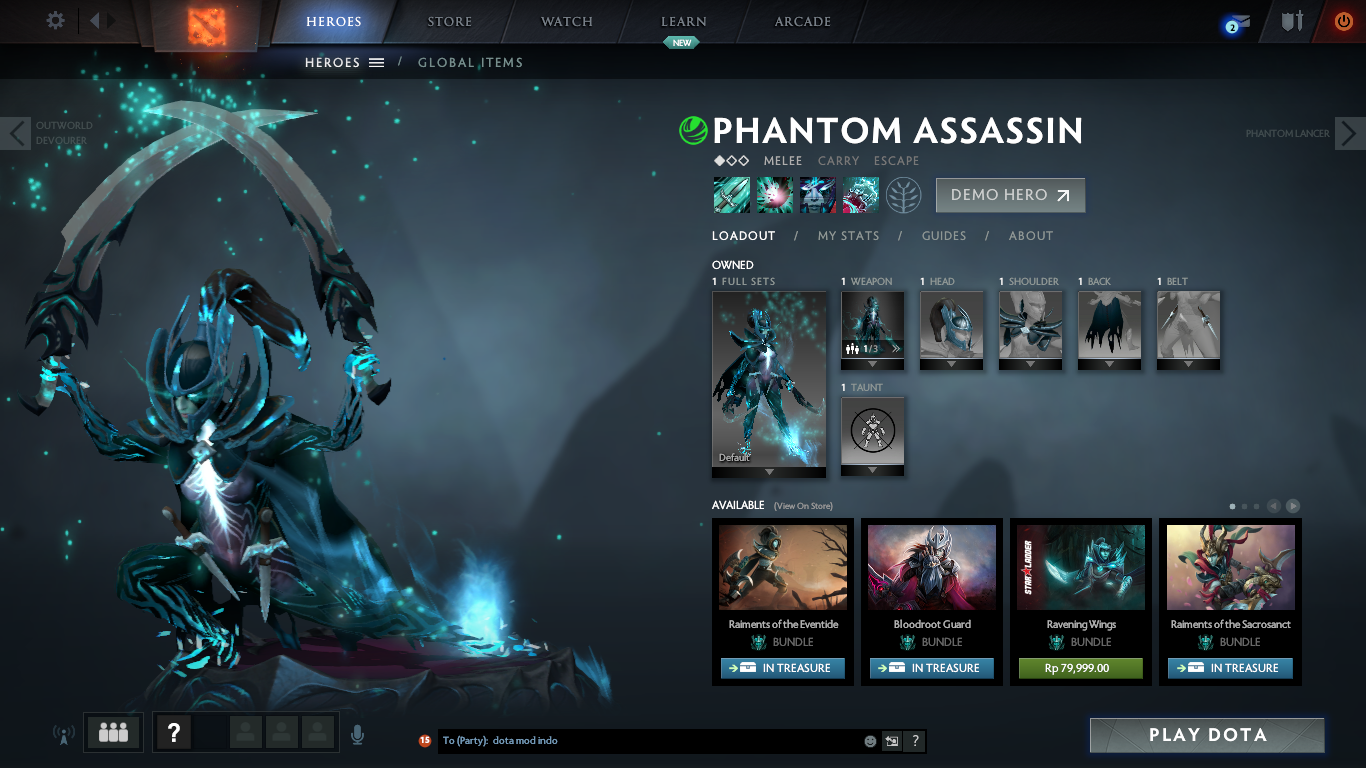Viewport: 1366px width, 768px height.
Task: Click the second page dot under Available items
Action: click(x=1245, y=506)
